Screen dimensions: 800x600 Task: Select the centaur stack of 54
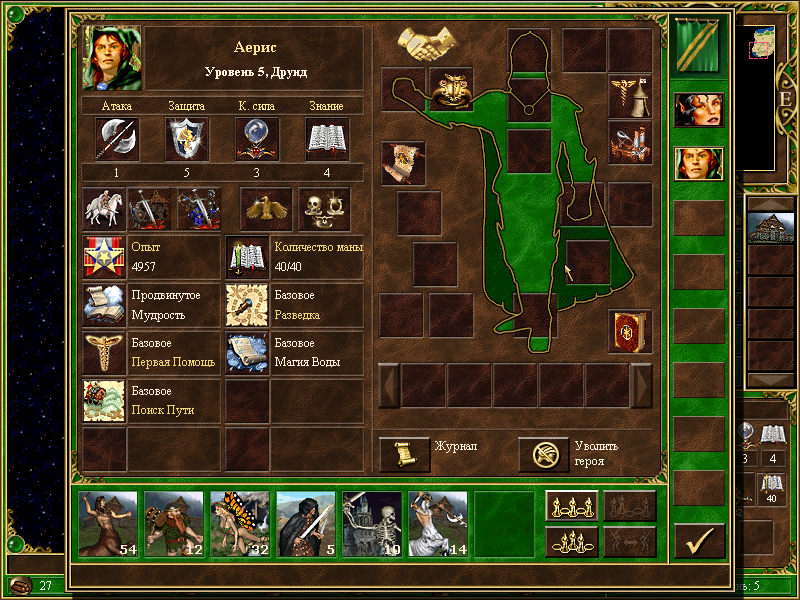pyautogui.click(x=108, y=523)
